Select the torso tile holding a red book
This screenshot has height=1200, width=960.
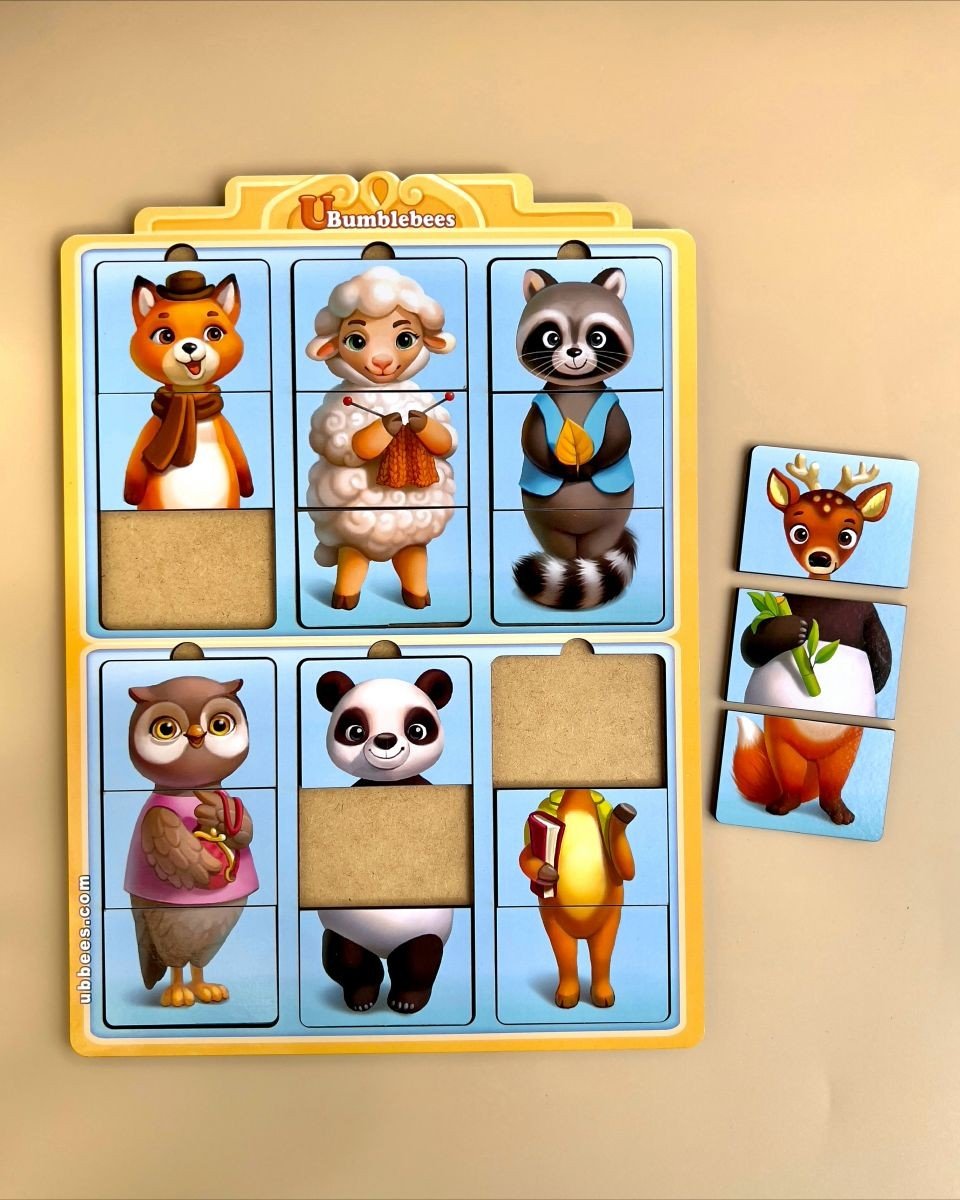click(x=581, y=846)
